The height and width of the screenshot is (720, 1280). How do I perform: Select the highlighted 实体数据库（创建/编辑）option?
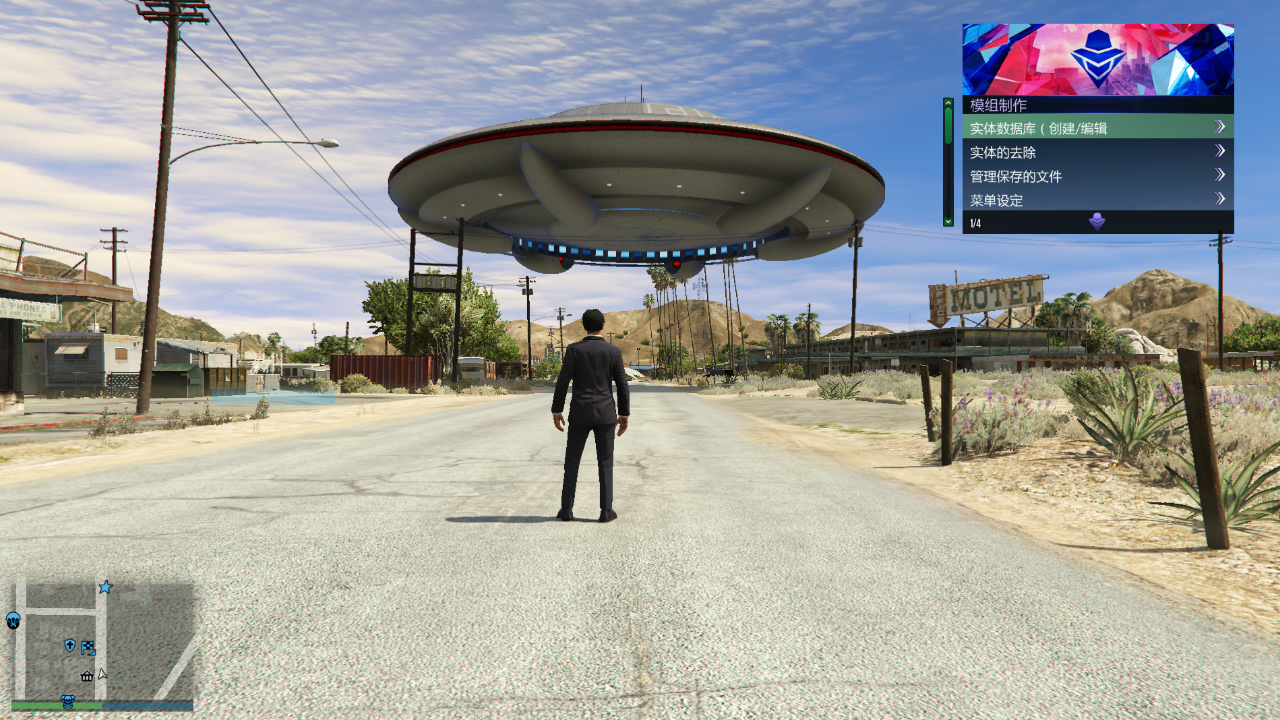point(1040,127)
